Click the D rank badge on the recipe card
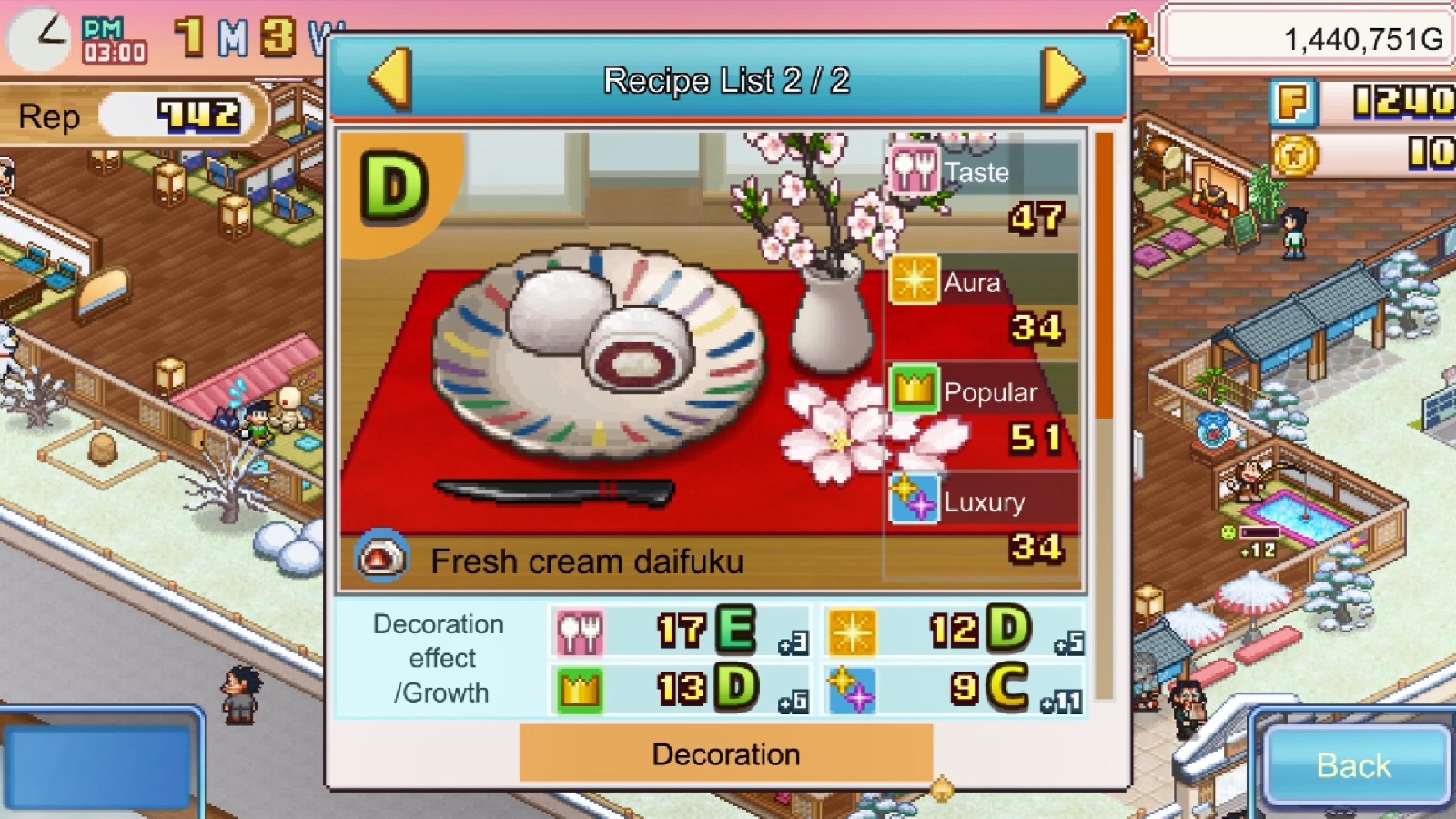 (393, 187)
